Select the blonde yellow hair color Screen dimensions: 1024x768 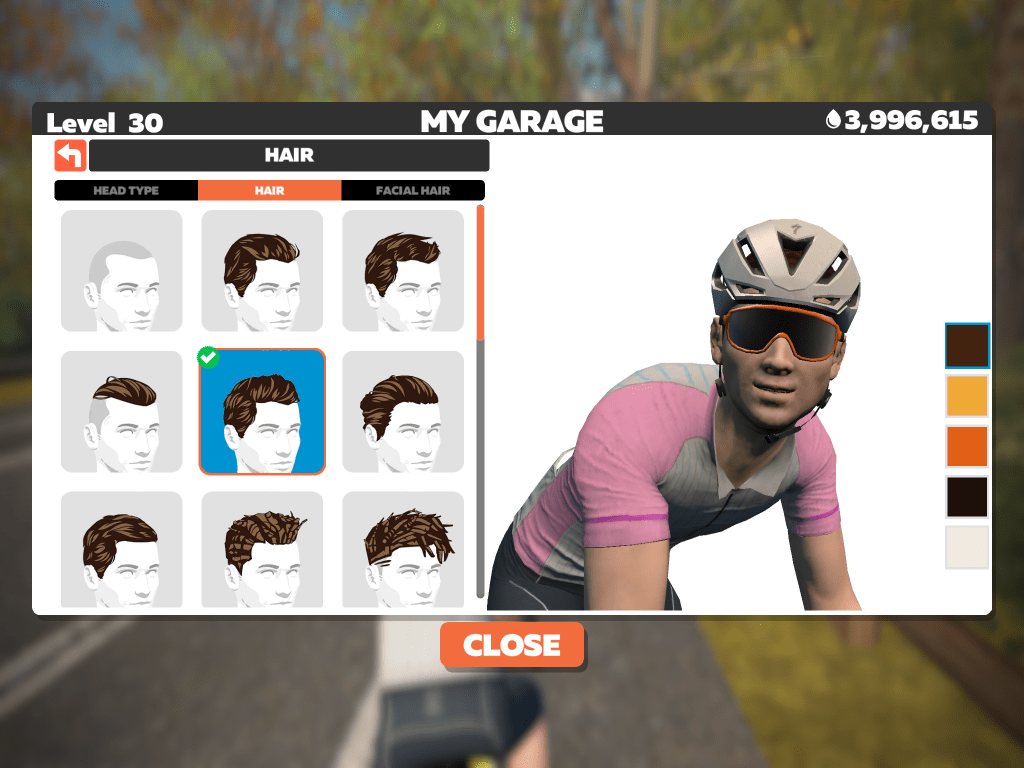[x=967, y=396]
